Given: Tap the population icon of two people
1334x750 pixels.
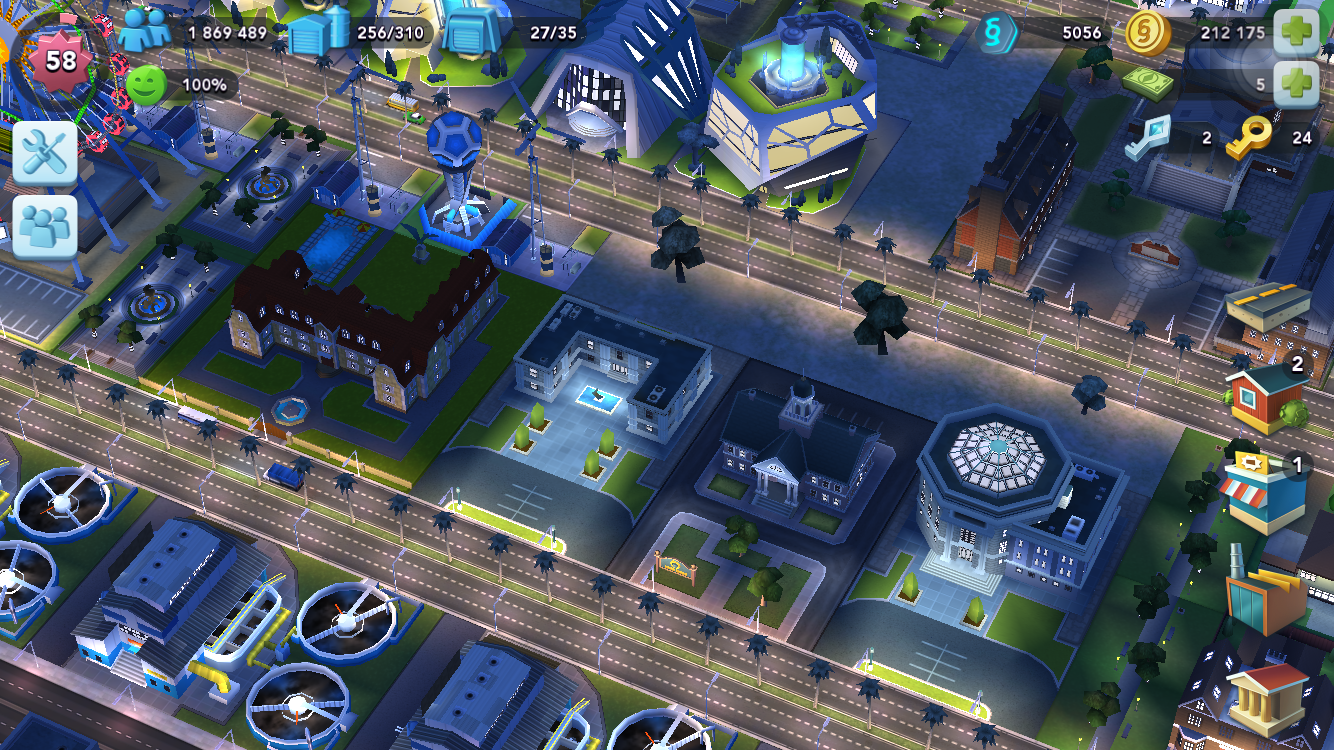Looking at the screenshot, I should (x=145, y=31).
